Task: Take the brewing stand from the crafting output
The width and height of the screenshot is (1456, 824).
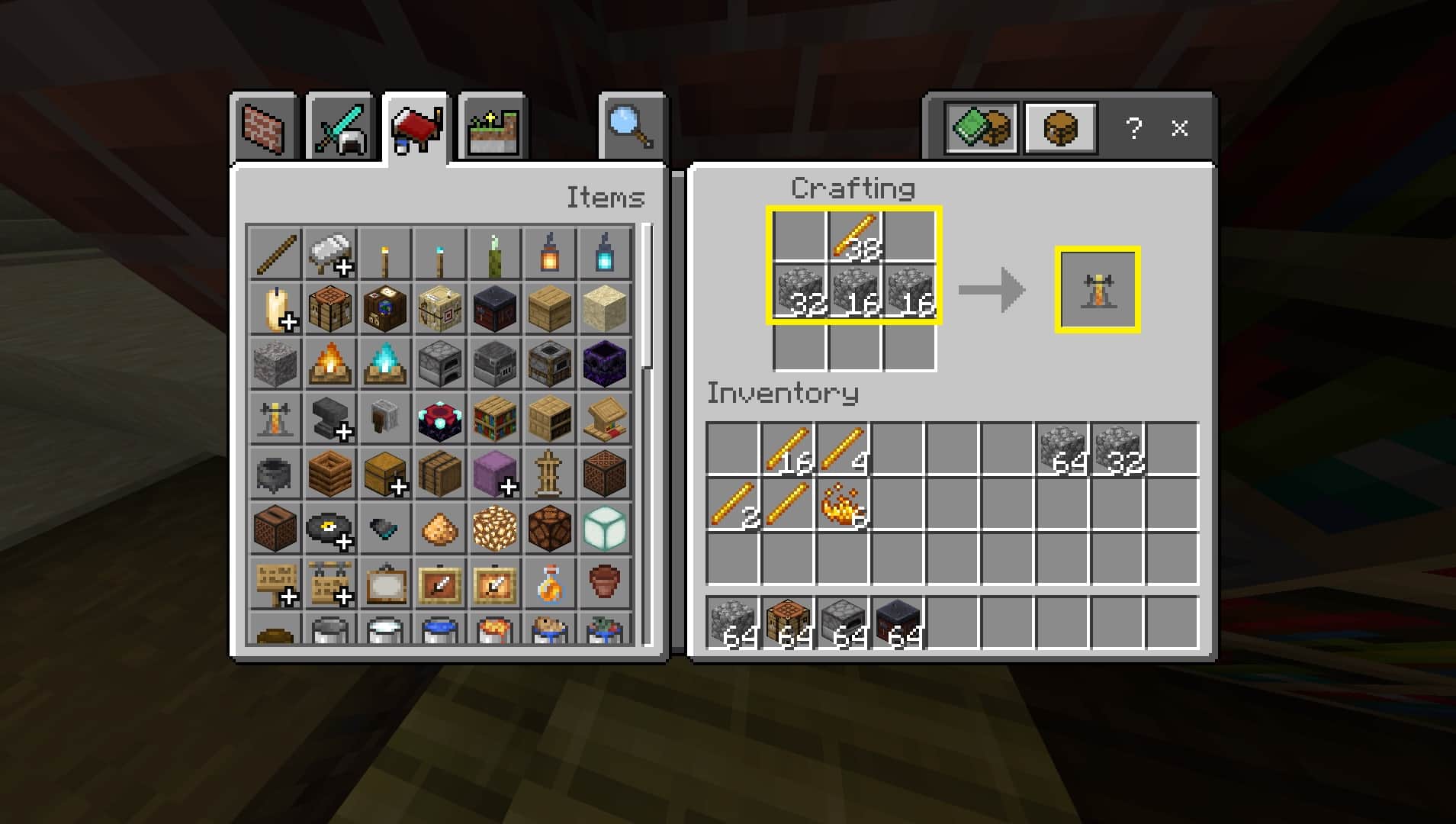Action: [1097, 288]
